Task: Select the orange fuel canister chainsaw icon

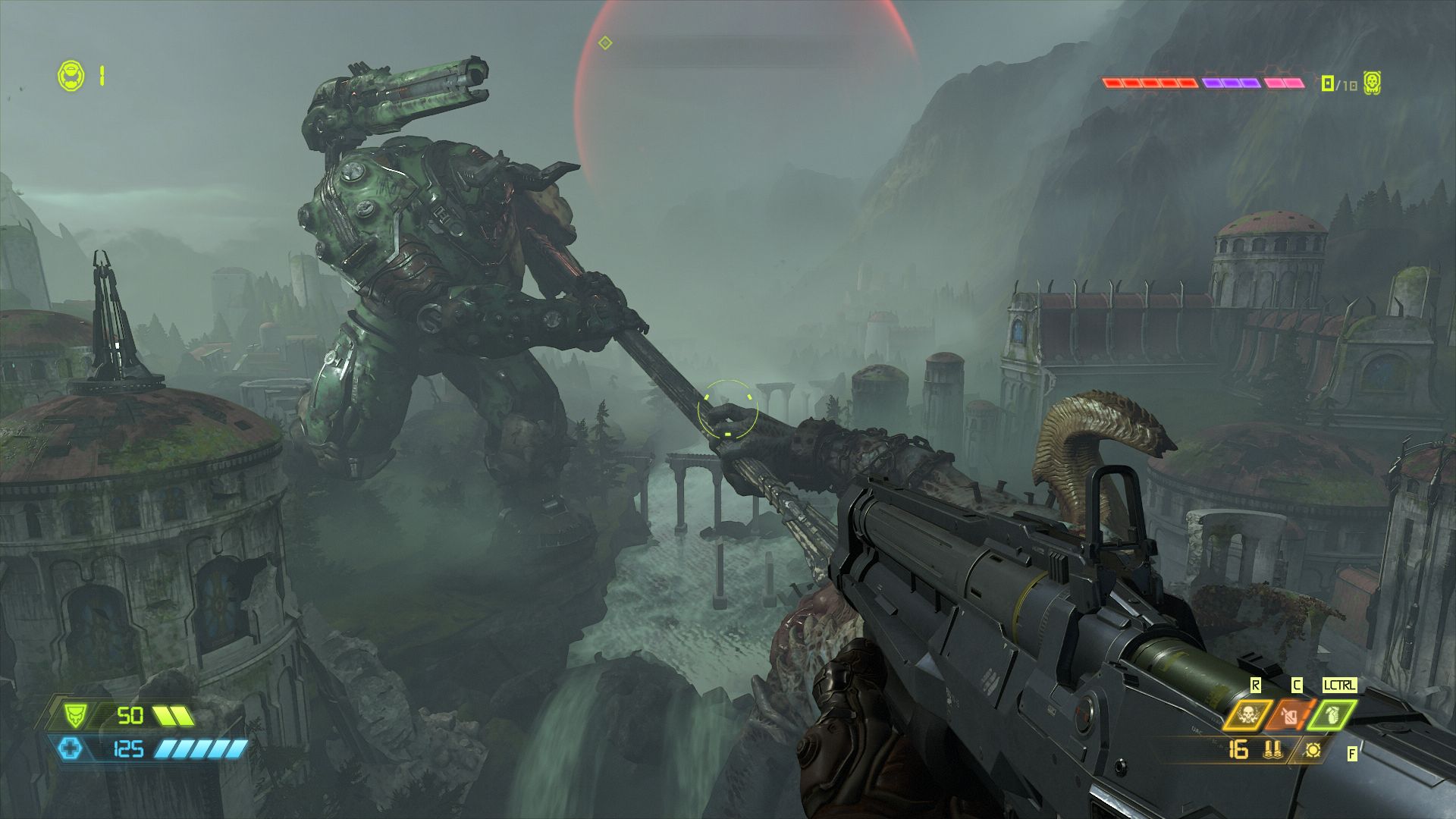Action: tap(1289, 714)
